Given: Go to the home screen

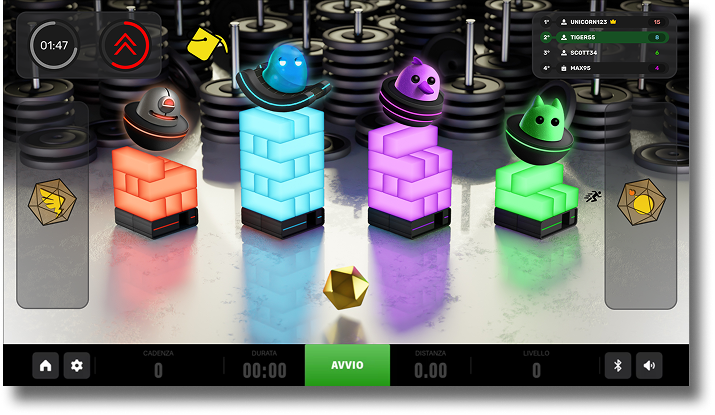Looking at the screenshot, I should [46, 366].
